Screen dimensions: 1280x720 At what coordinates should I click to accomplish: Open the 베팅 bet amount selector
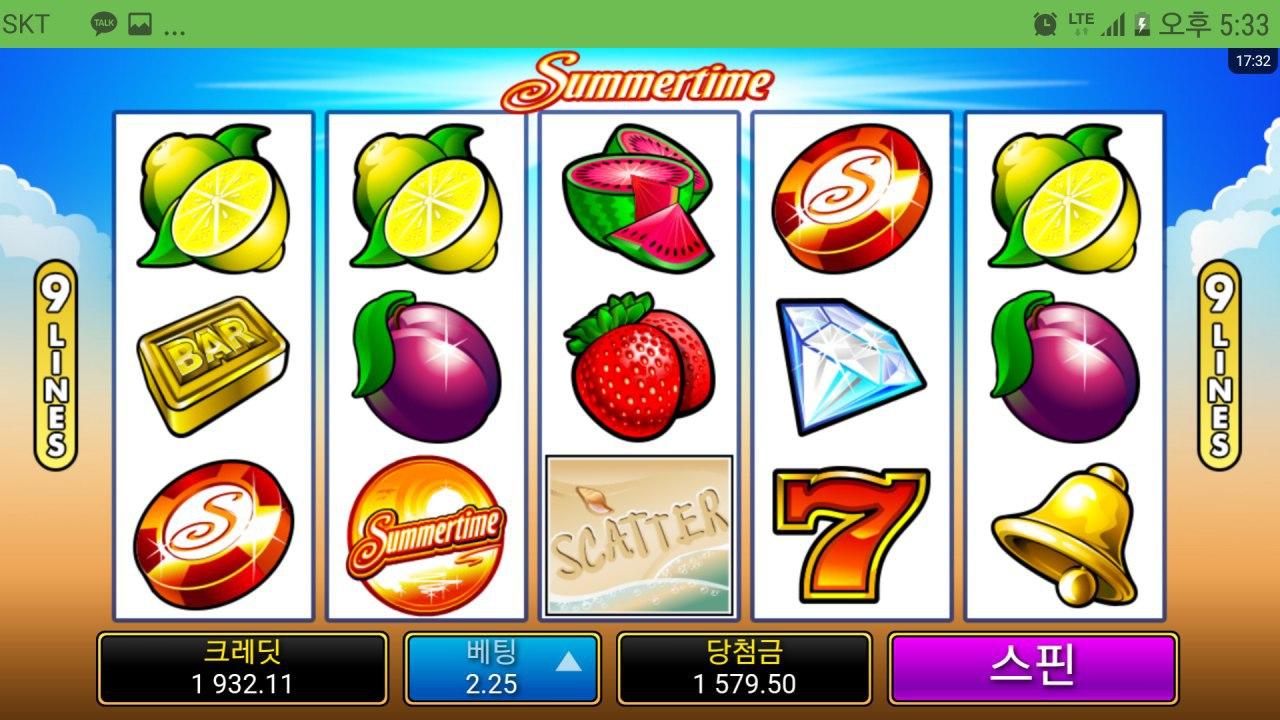(x=502, y=668)
